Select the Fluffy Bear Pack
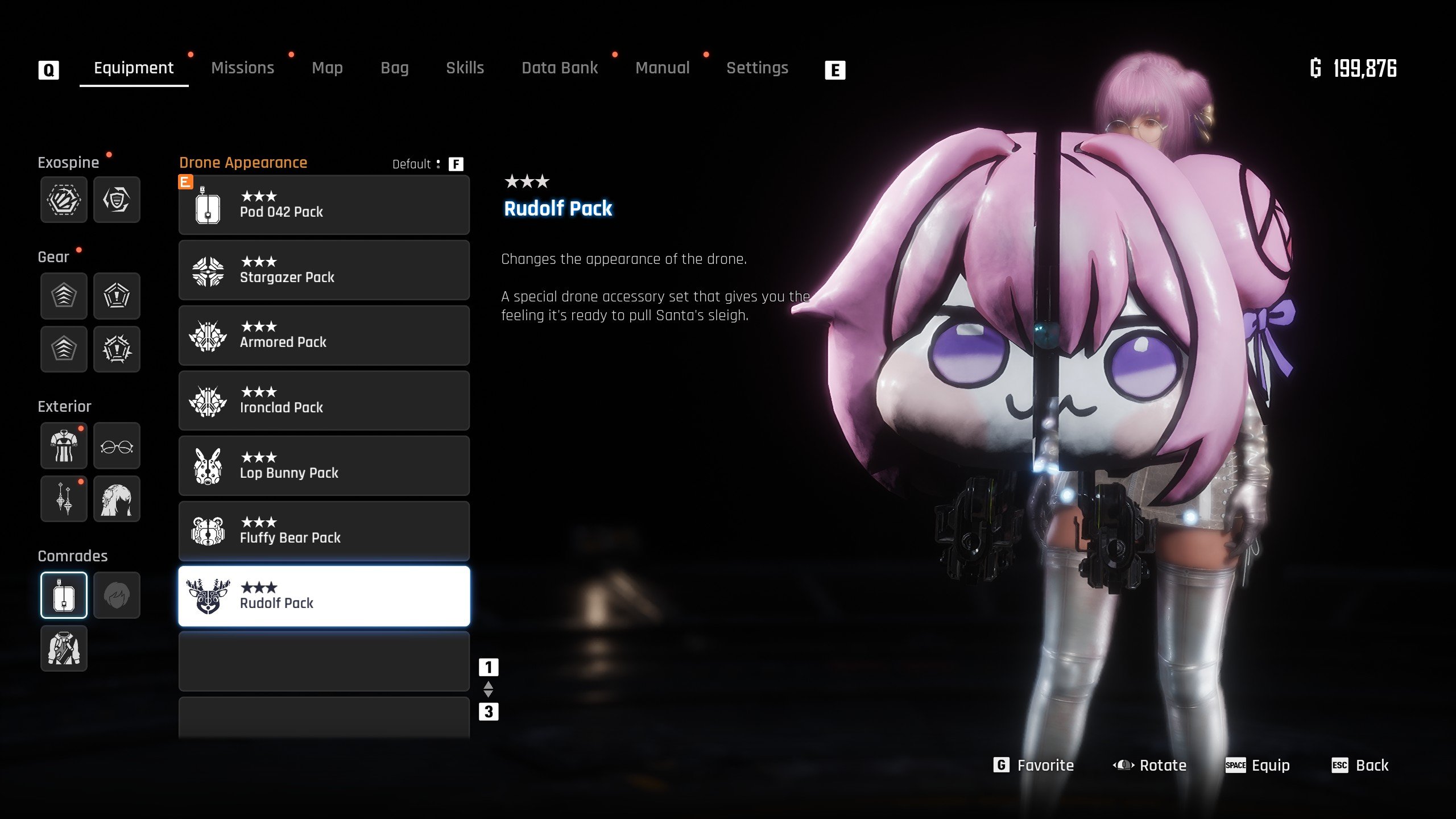Screen dimensions: 1456x819 pos(324,531)
